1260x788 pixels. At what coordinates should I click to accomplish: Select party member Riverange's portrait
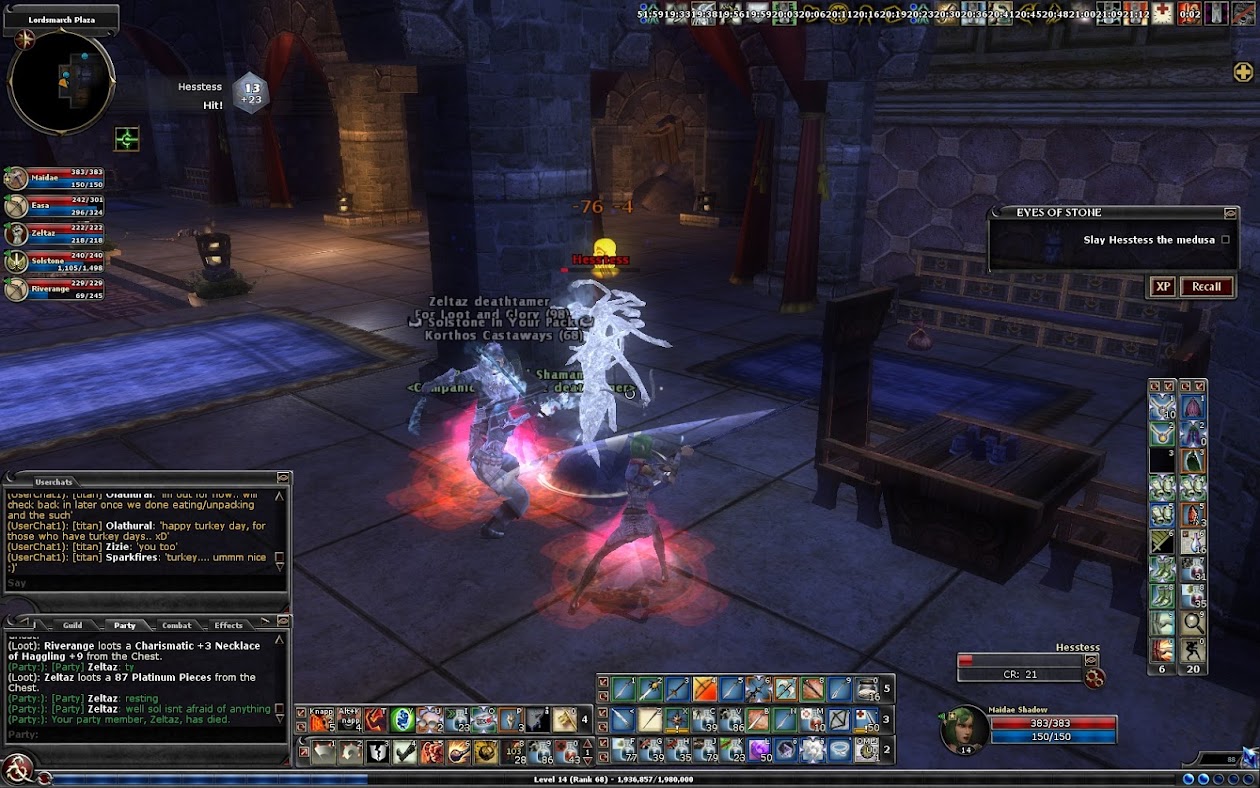16,290
